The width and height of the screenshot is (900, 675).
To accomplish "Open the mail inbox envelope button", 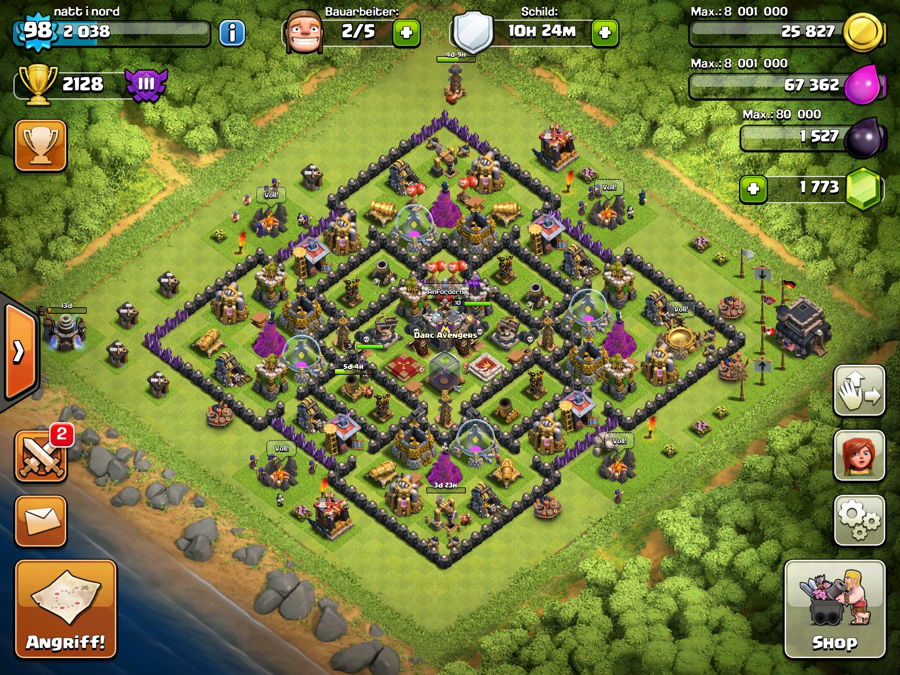I will pos(41,521).
